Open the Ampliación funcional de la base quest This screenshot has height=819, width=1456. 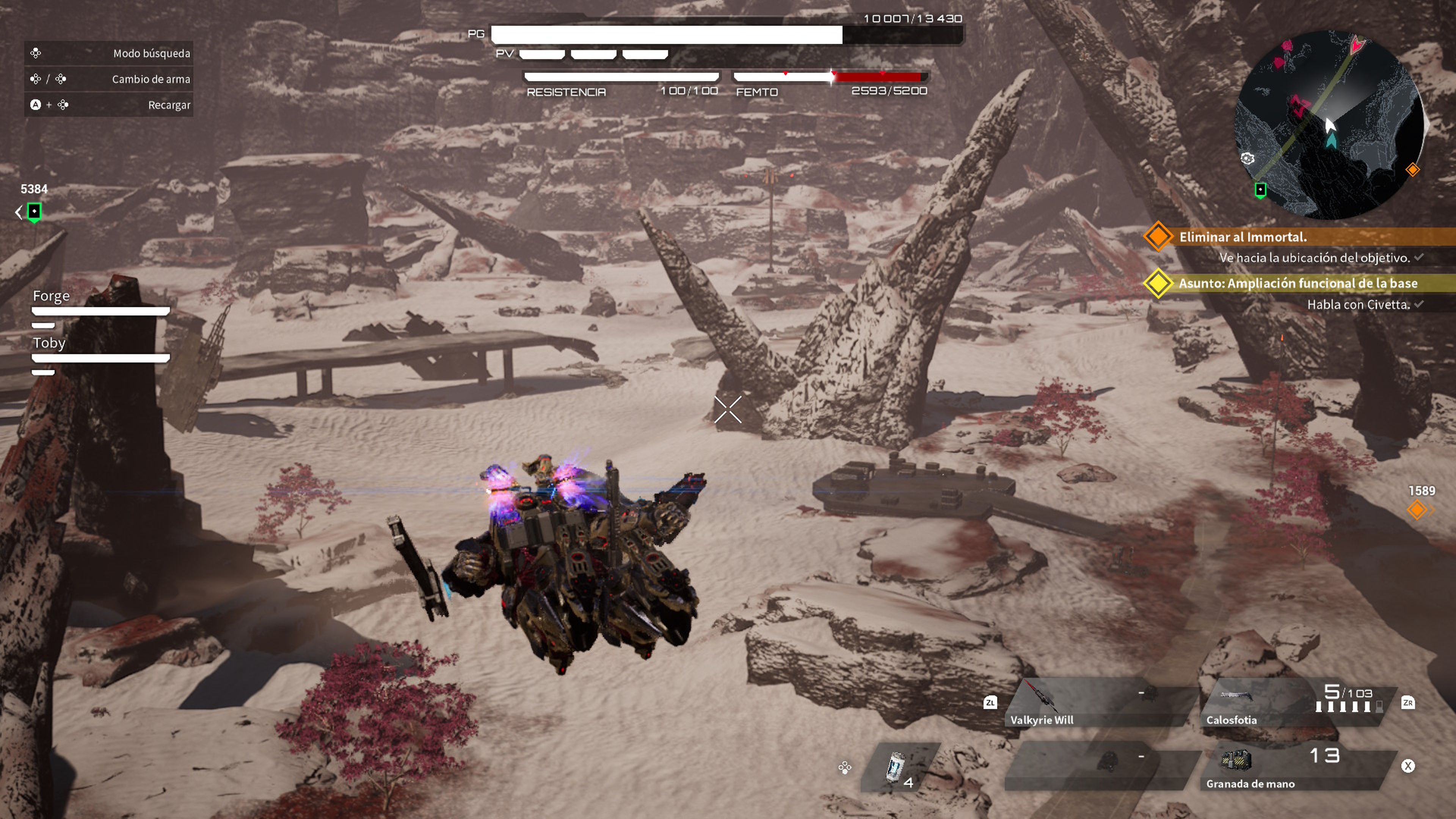tap(1297, 283)
